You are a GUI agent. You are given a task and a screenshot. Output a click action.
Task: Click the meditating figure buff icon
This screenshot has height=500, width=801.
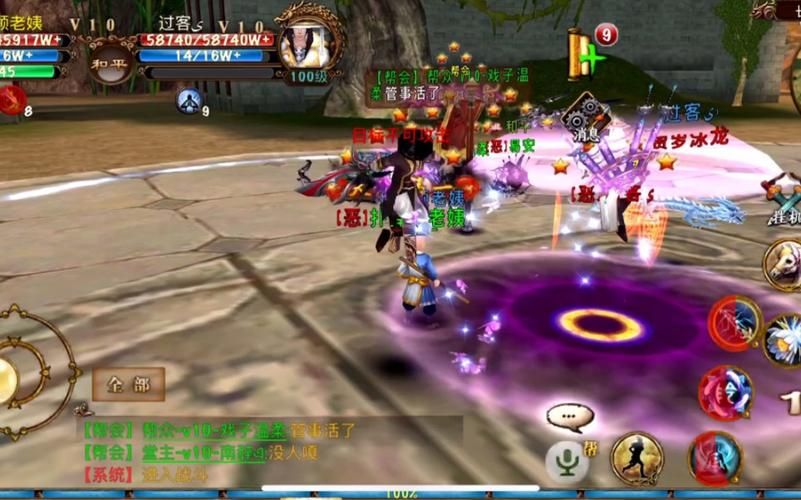(189, 100)
